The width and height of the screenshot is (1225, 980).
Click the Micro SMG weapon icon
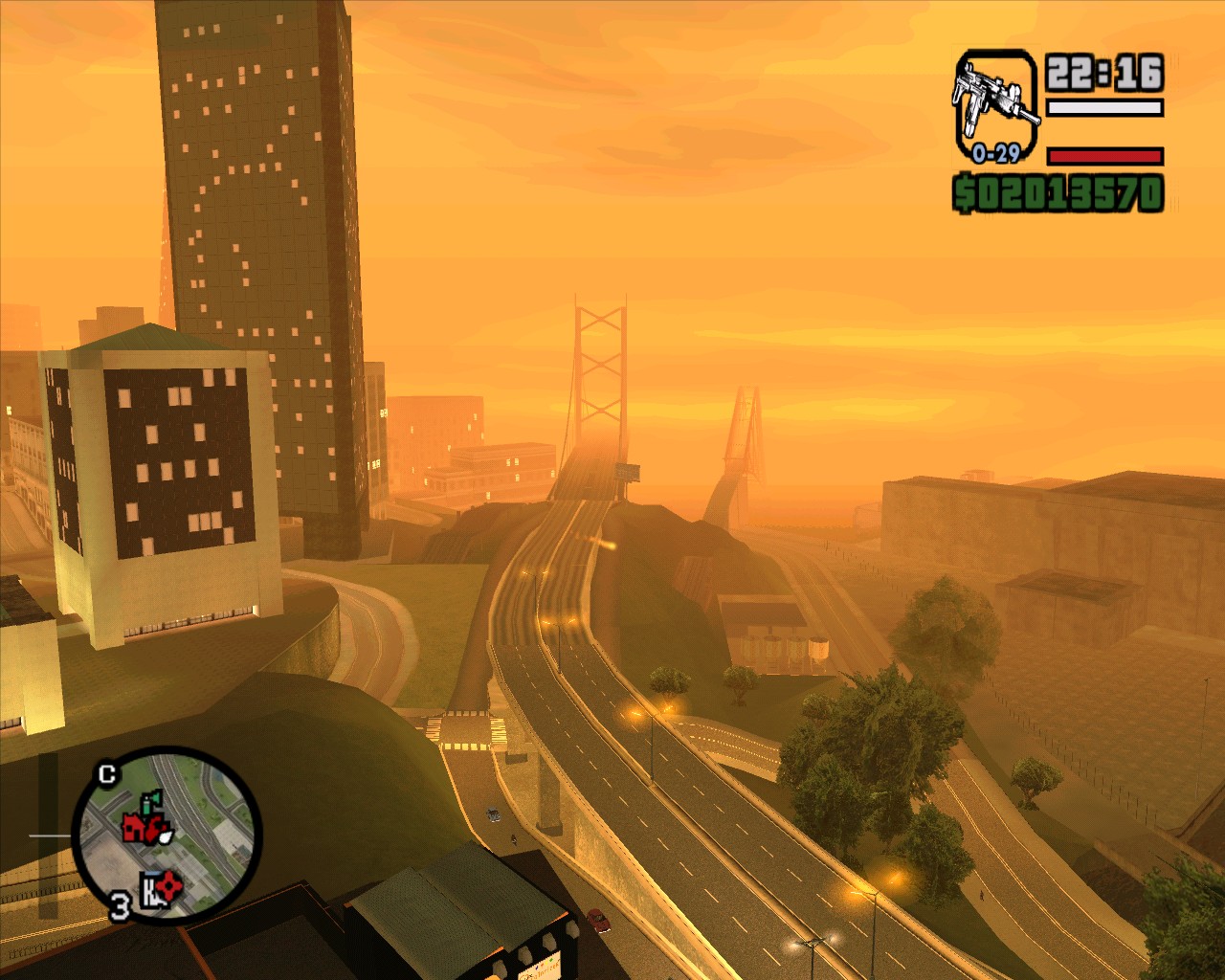pyautogui.click(x=995, y=100)
